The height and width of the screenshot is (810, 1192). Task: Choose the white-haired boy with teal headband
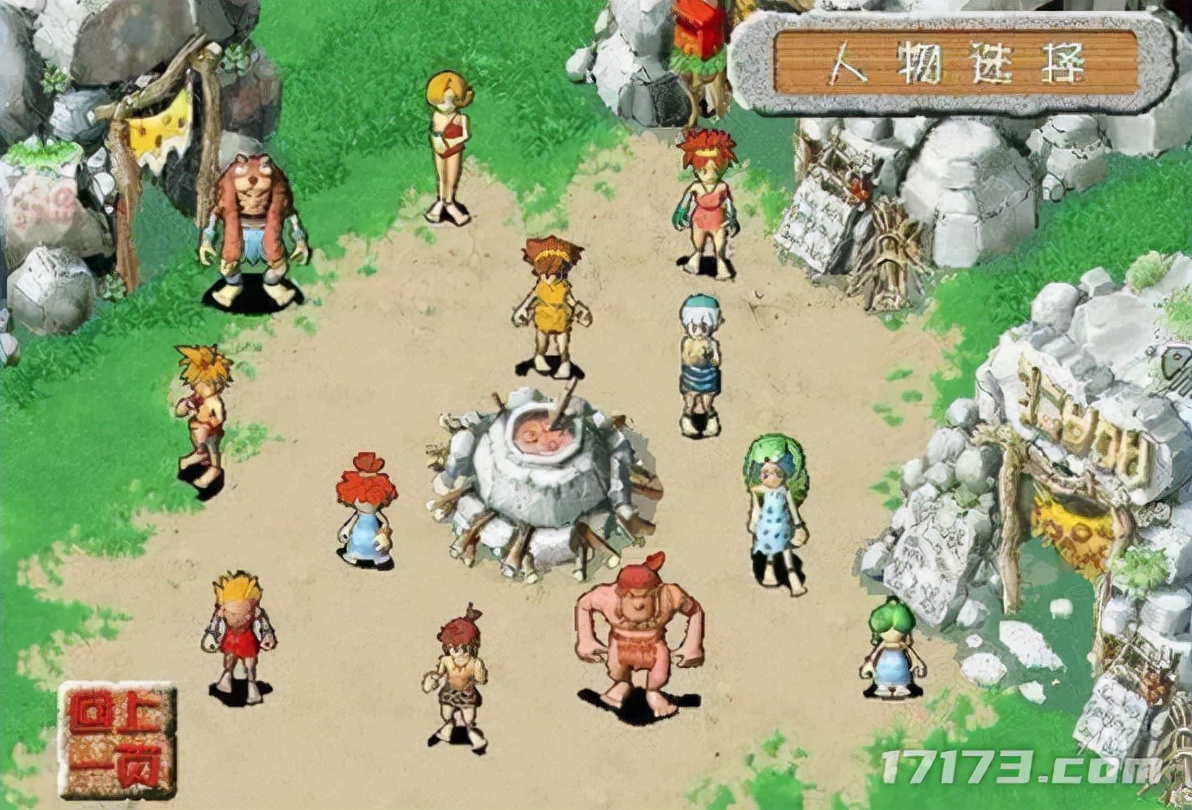pos(699,365)
